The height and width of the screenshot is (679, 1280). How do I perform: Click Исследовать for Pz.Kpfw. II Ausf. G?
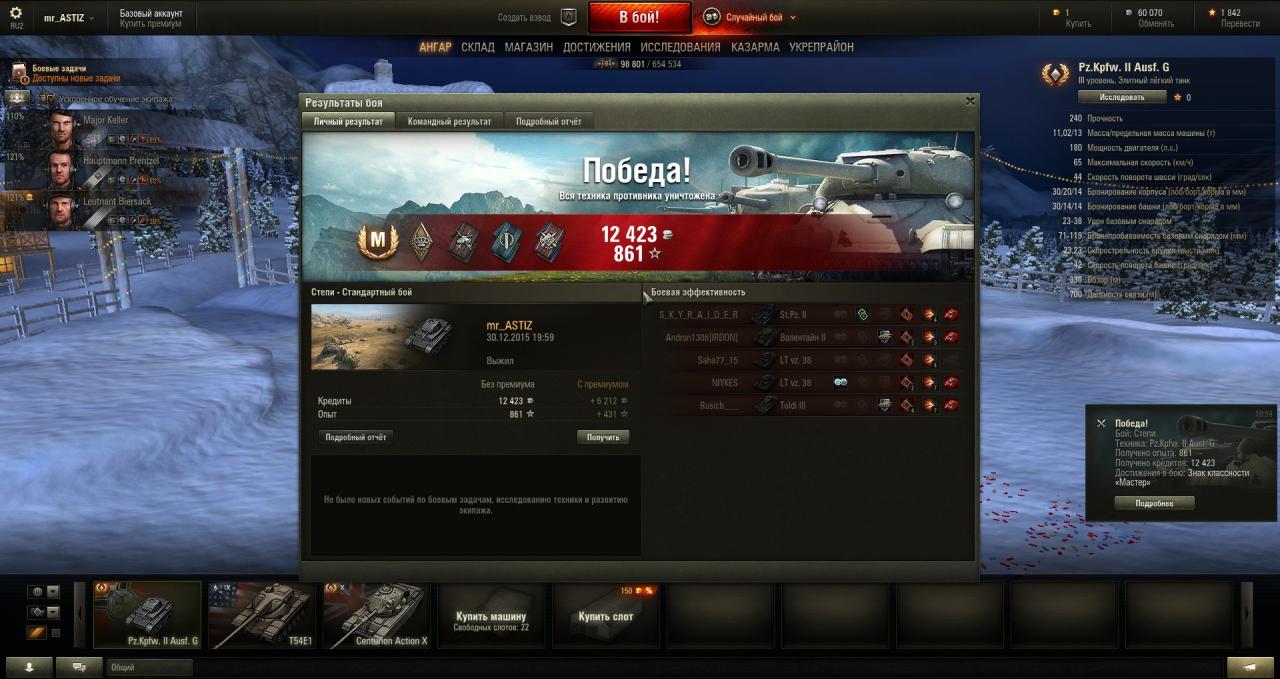click(1122, 97)
